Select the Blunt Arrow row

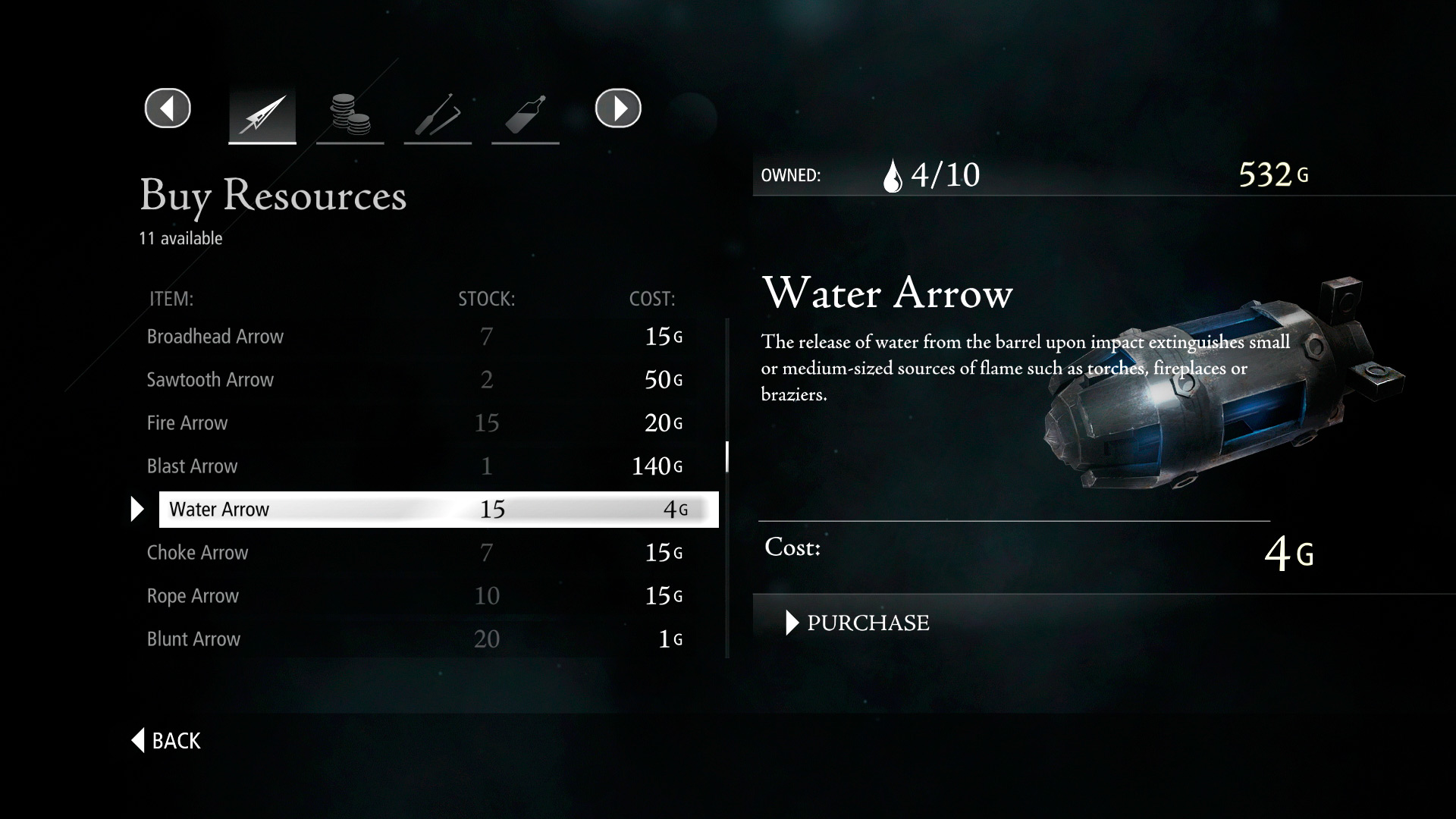point(194,639)
